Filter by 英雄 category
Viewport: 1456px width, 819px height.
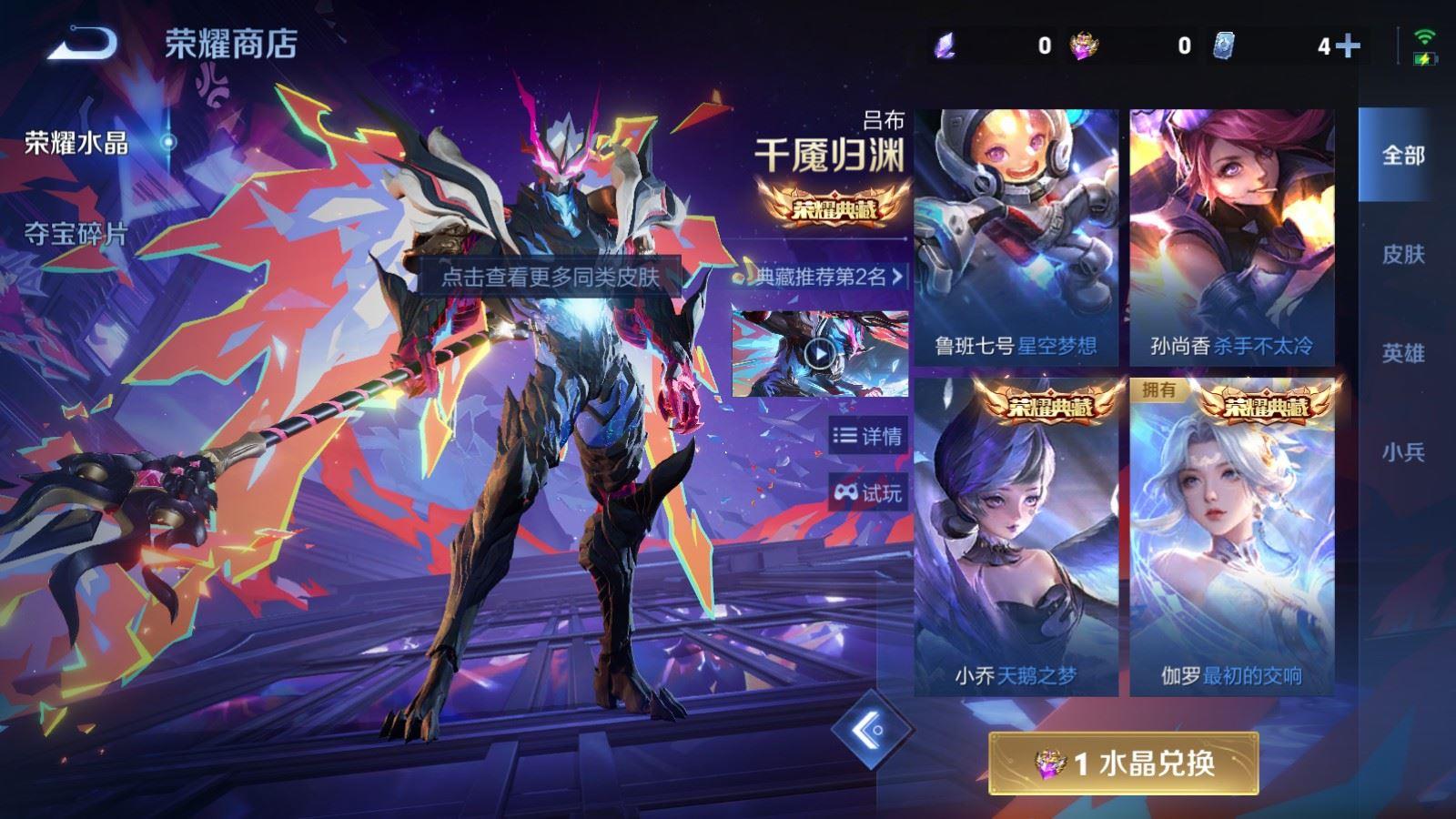[1402, 353]
